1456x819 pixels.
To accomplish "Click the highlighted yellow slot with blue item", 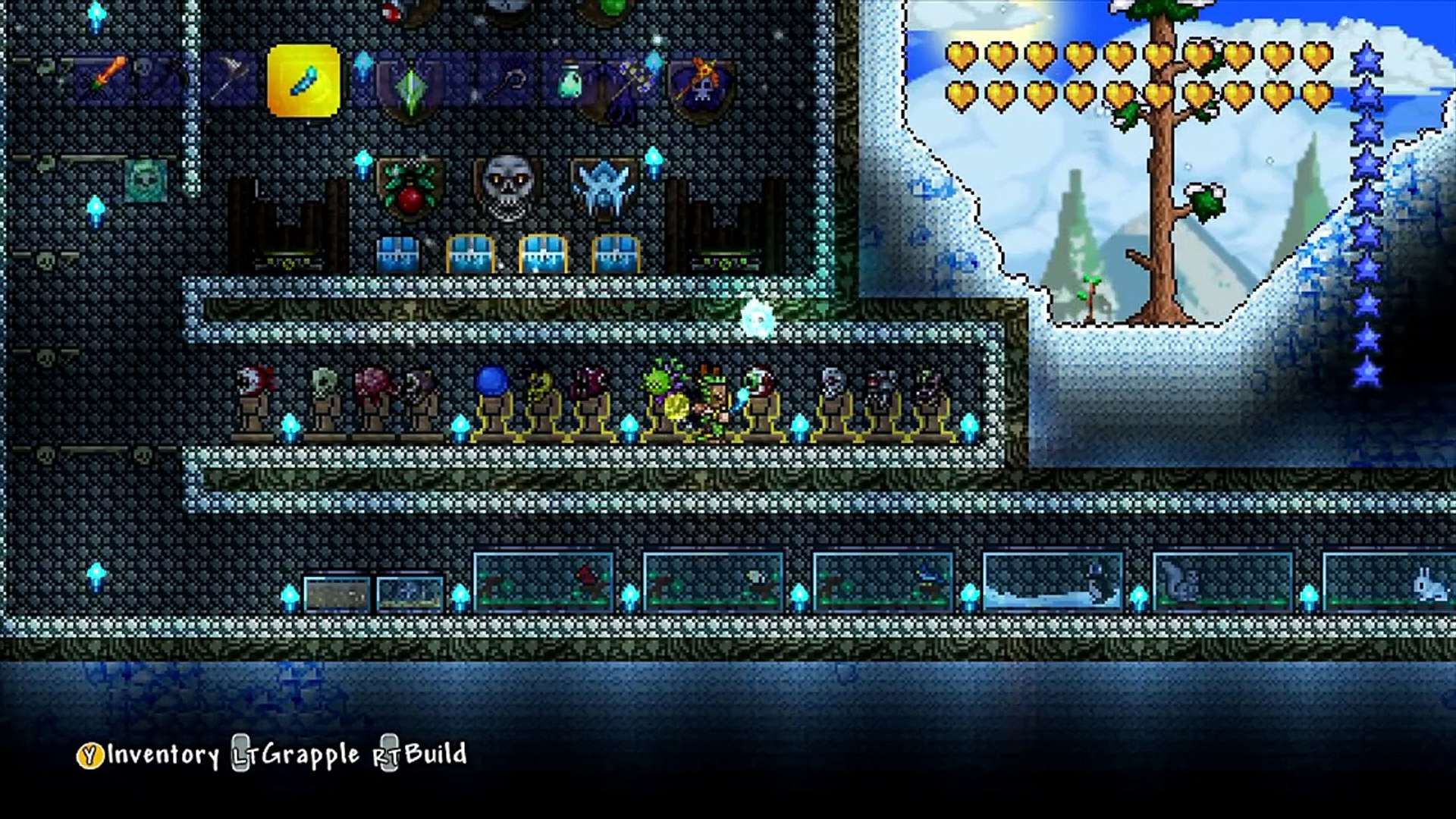I will point(303,80).
